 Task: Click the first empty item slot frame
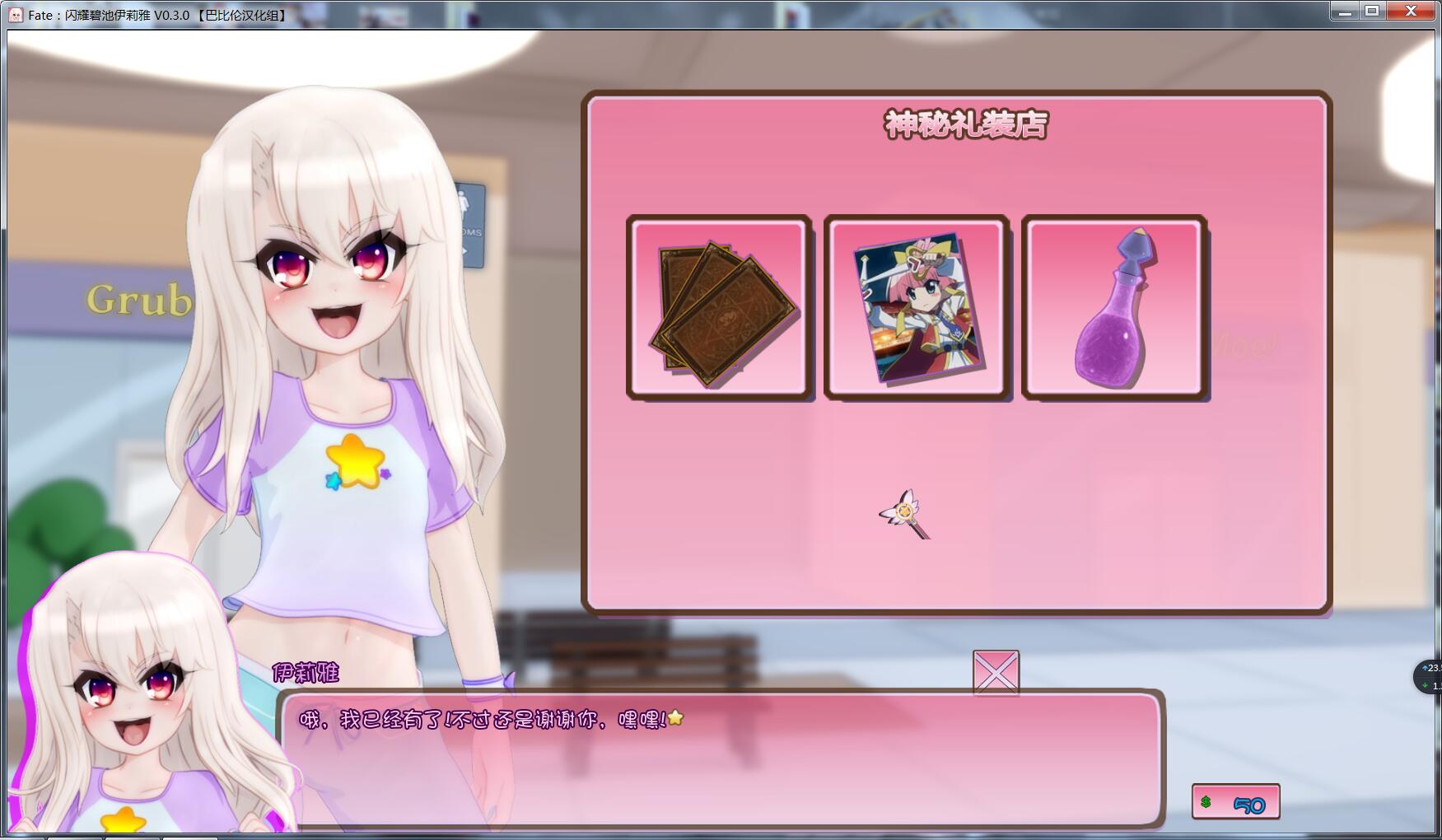point(719,307)
